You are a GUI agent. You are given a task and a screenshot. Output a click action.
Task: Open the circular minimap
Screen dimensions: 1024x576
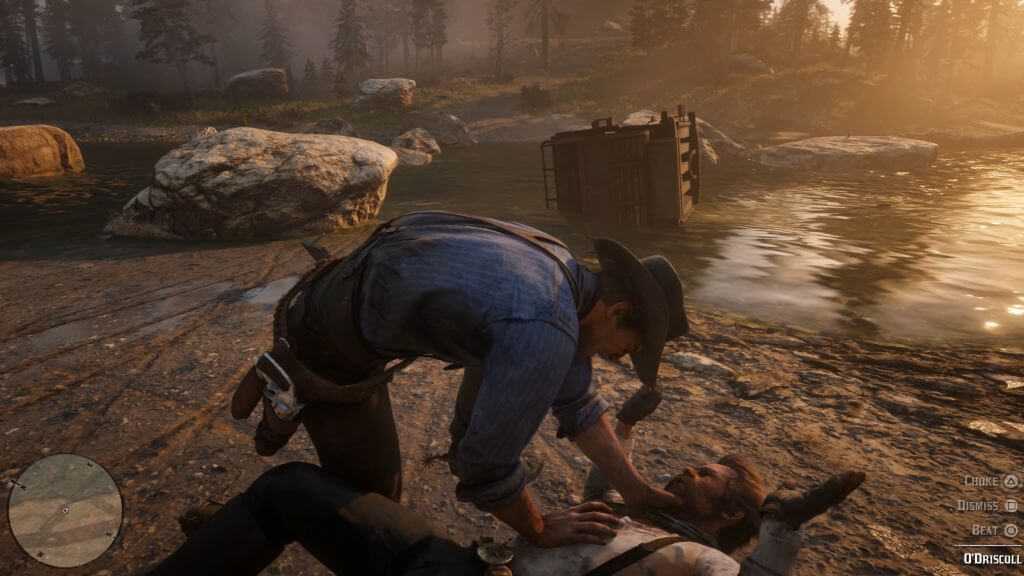click(x=65, y=510)
